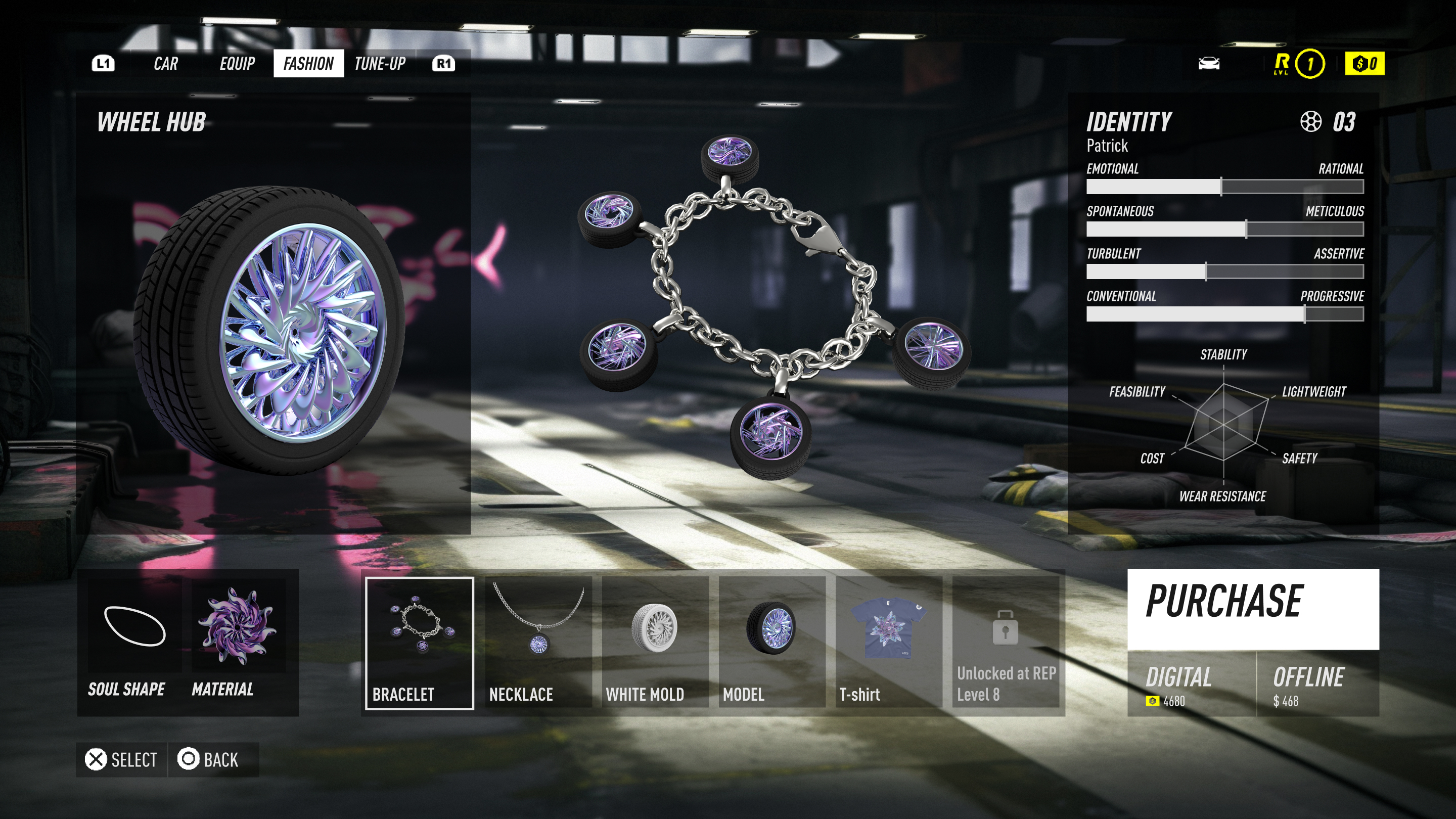
Task: Open the EQUIP tab
Action: pos(237,63)
